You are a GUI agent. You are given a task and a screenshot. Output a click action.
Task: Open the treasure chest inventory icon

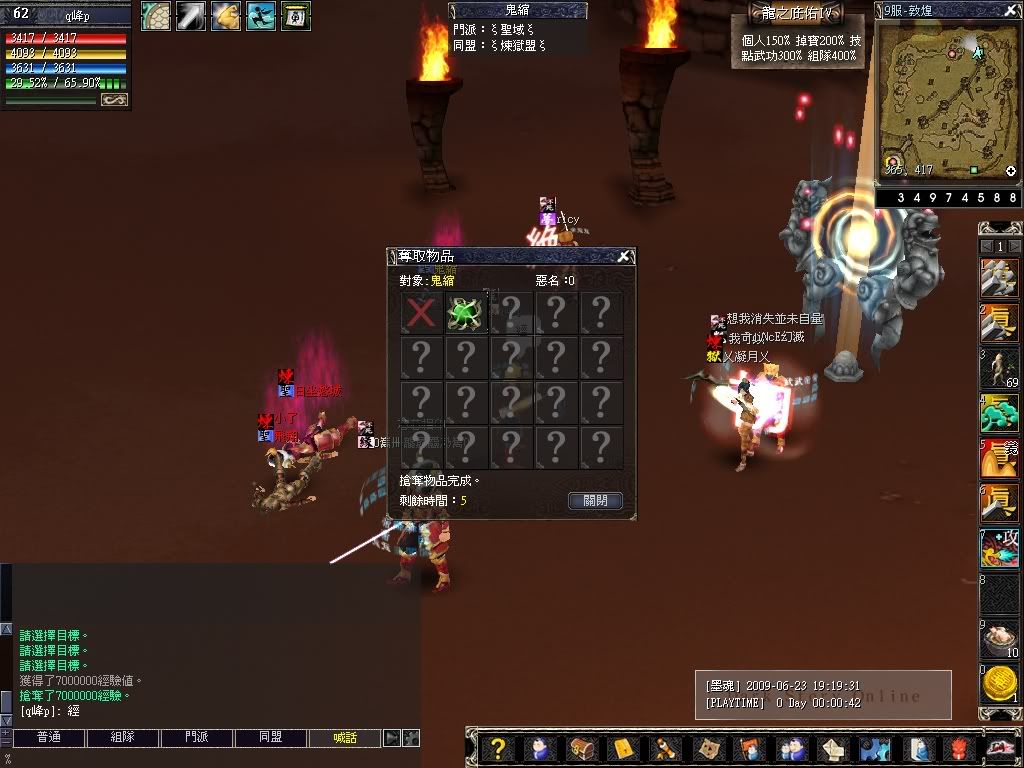(x=581, y=749)
